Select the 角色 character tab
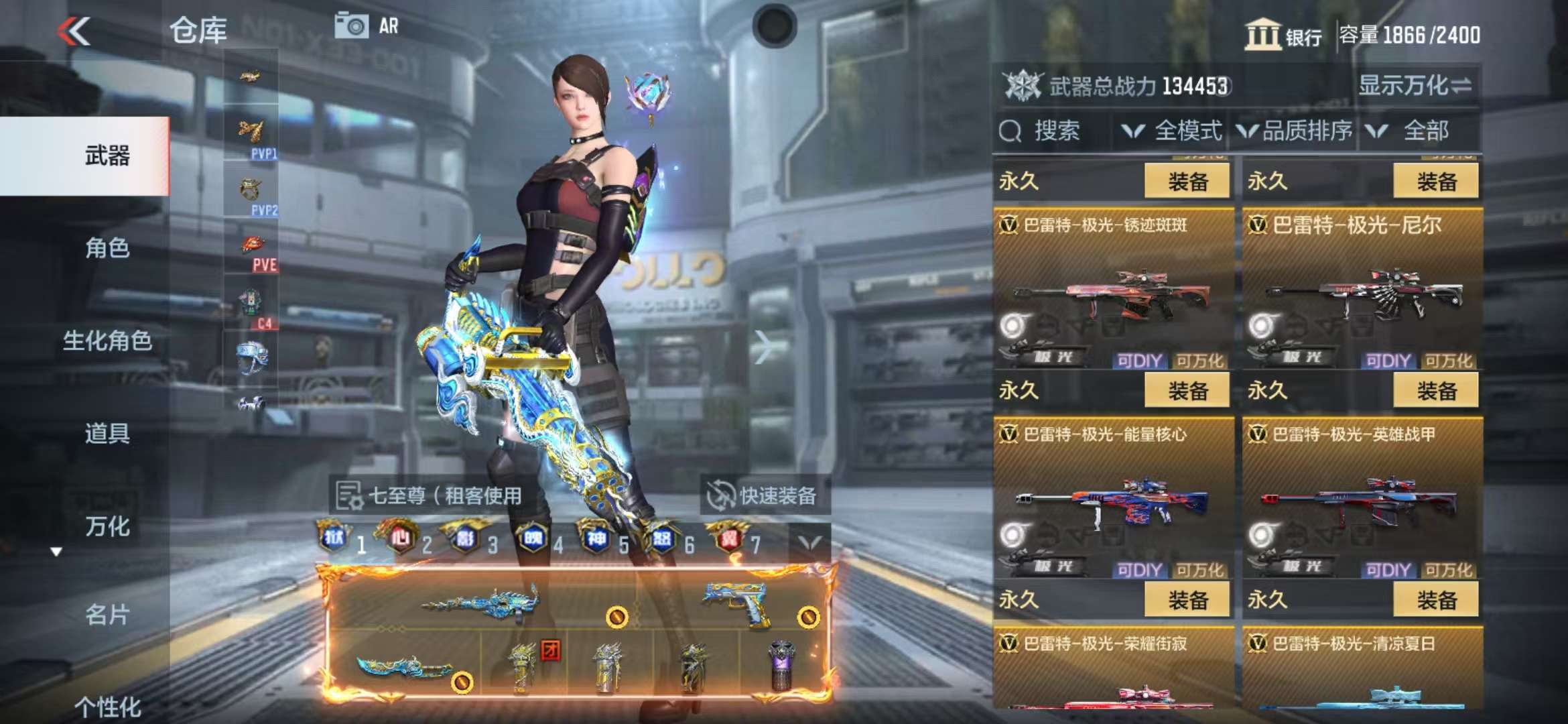The image size is (1568, 724). (x=107, y=248)
